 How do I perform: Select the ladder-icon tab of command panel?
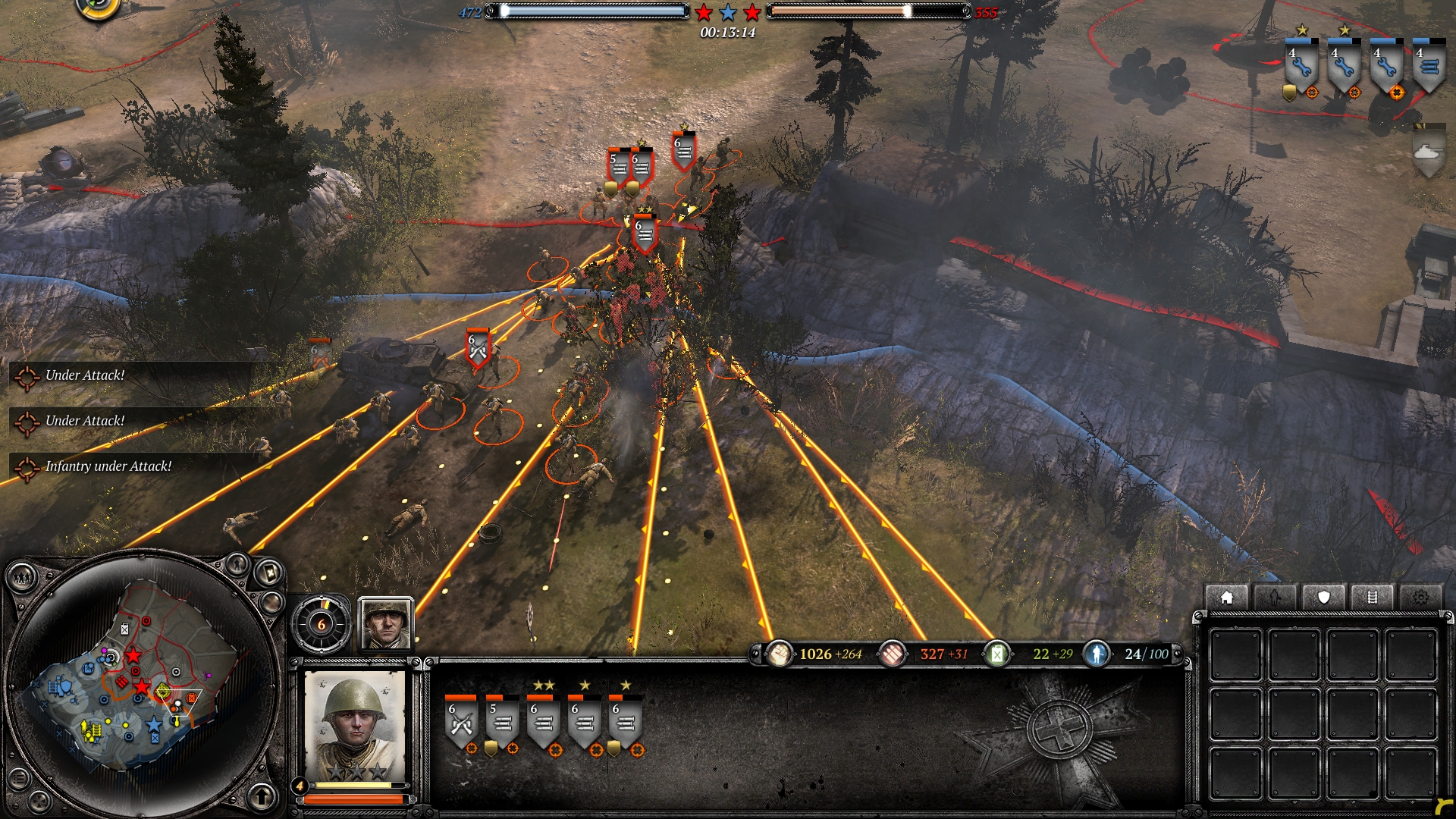[1372, 598]
